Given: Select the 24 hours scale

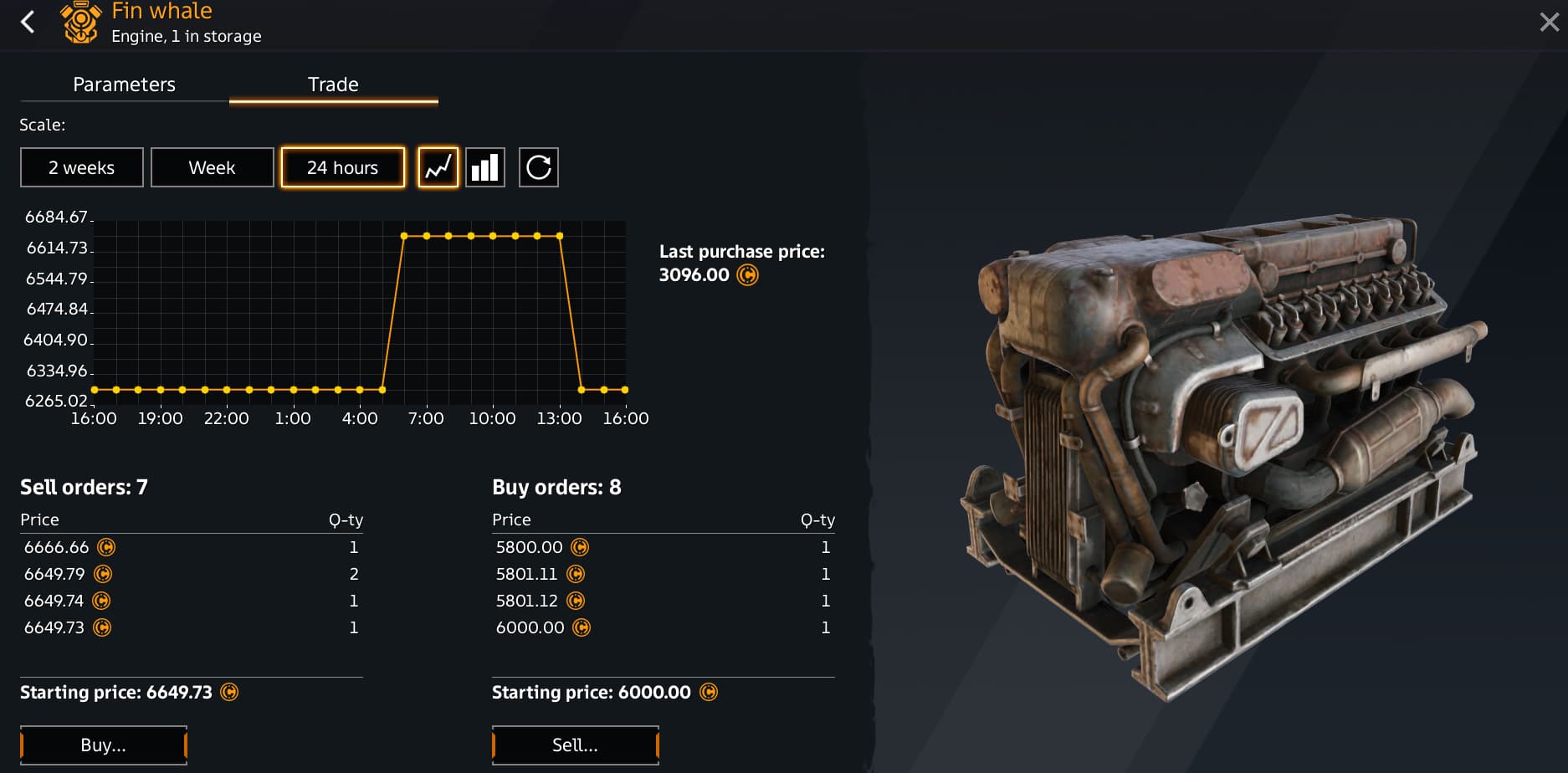Looking at the screenshot, I should 342,167.
